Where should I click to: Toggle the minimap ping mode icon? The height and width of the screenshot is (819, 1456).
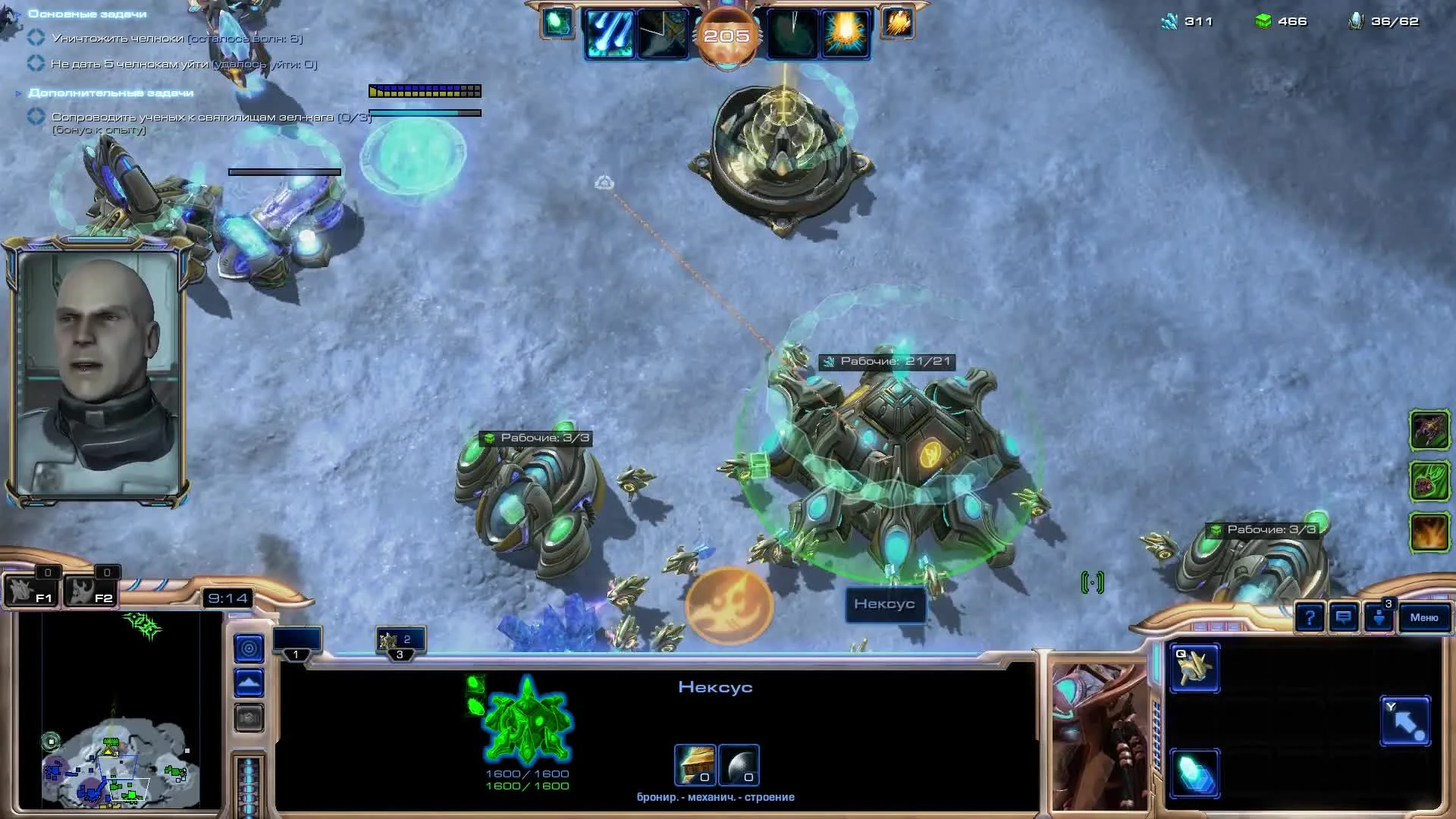click(249, 649)
